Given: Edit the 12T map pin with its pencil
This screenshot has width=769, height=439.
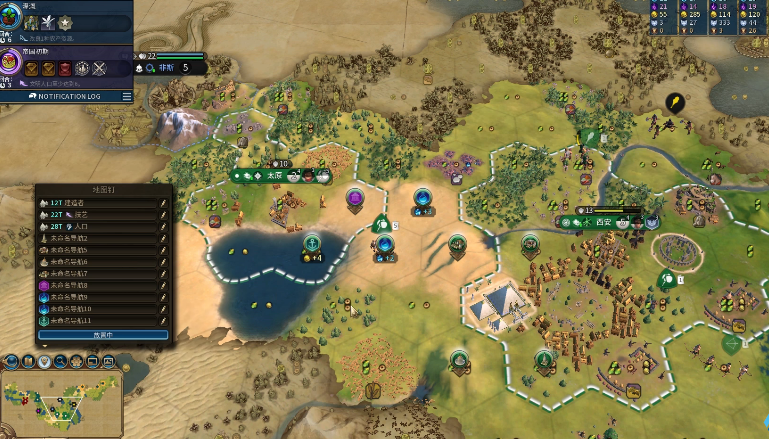Looking at the screenshot, I should coord(163,203).
